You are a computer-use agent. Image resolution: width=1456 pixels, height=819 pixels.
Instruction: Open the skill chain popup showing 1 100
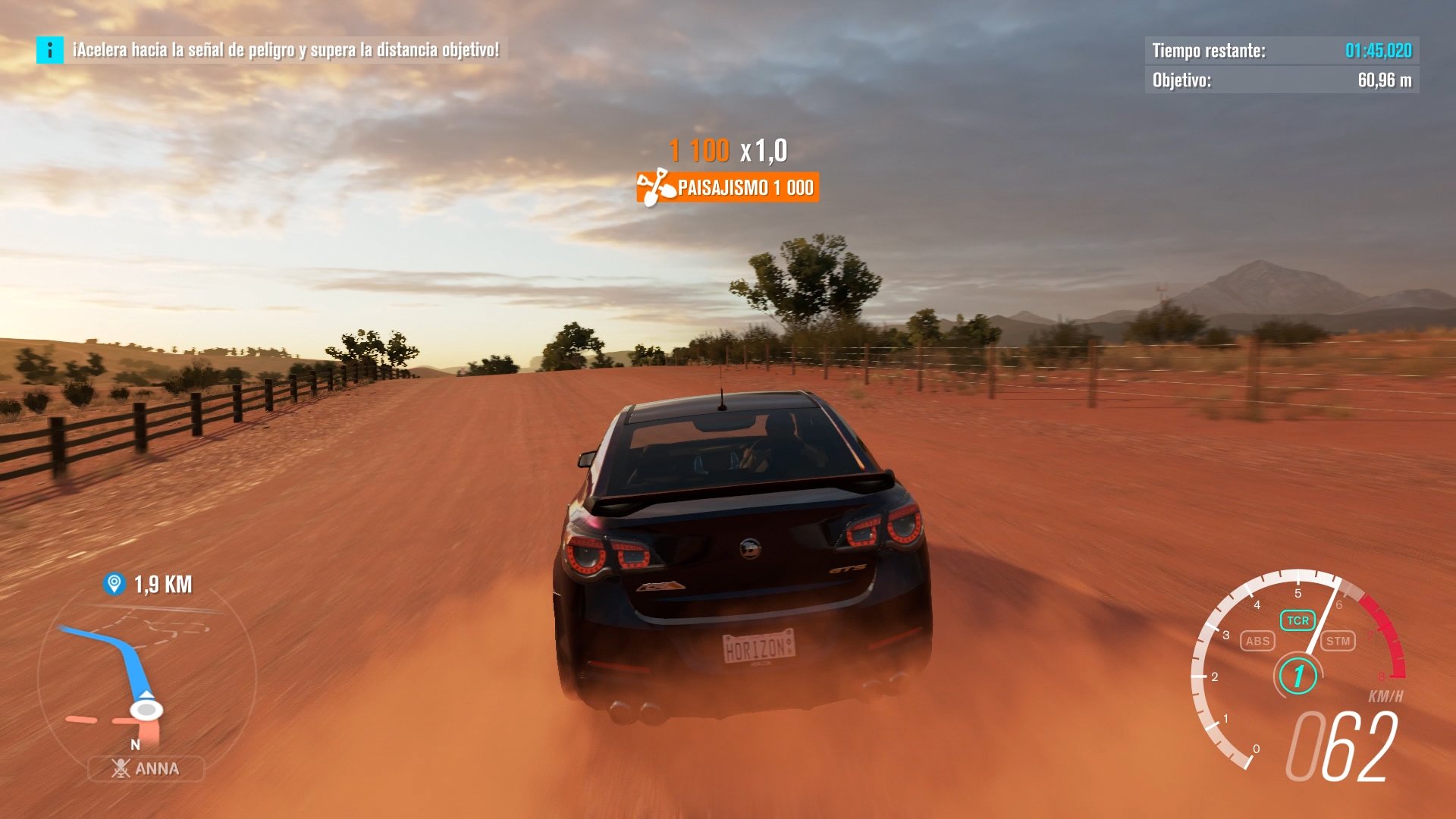699,151
